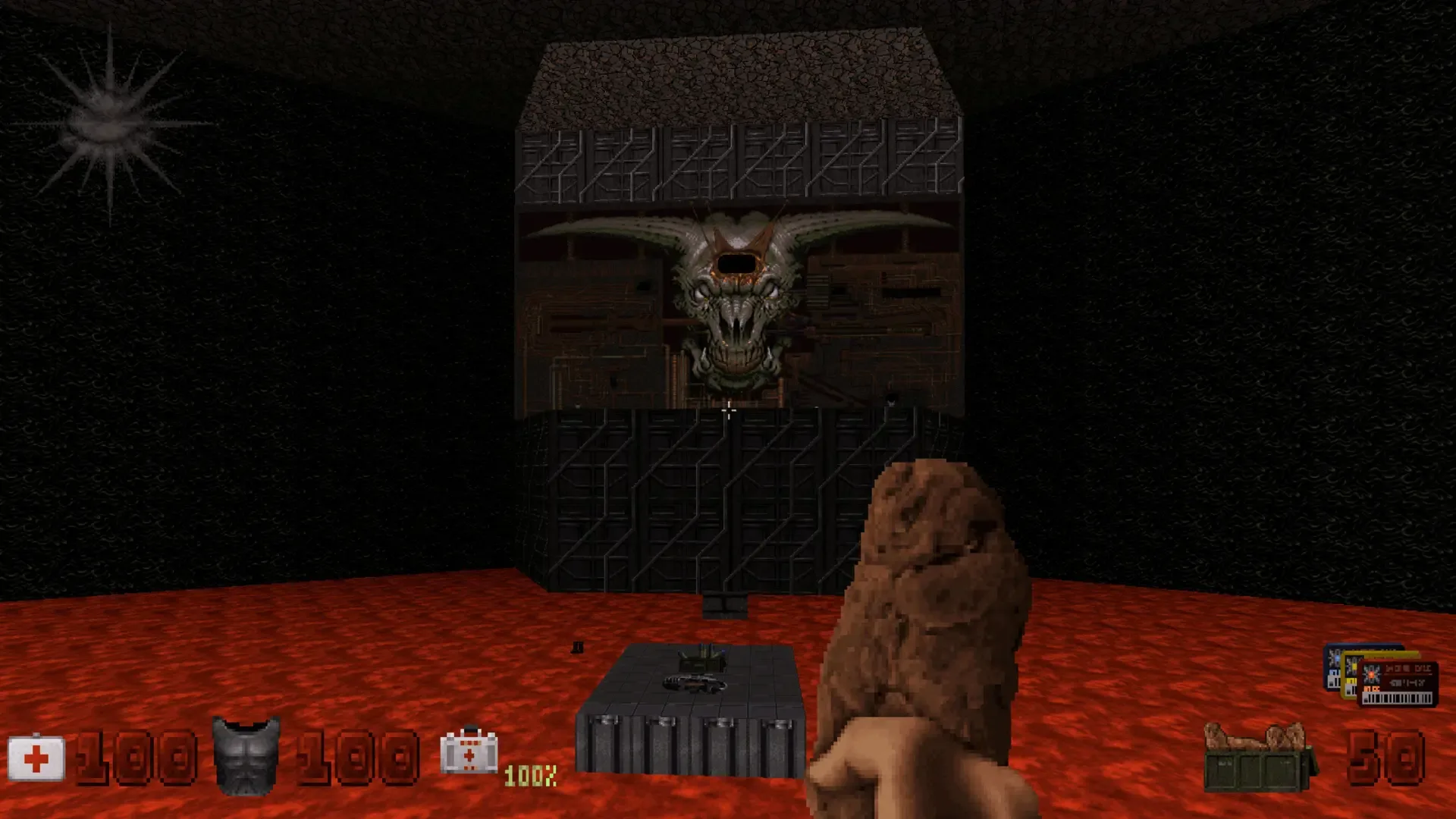Click the white first-aid kit inventory icon
This screenshot has width=1456, height=819.
pyautogui.click(x=470, y=755)
